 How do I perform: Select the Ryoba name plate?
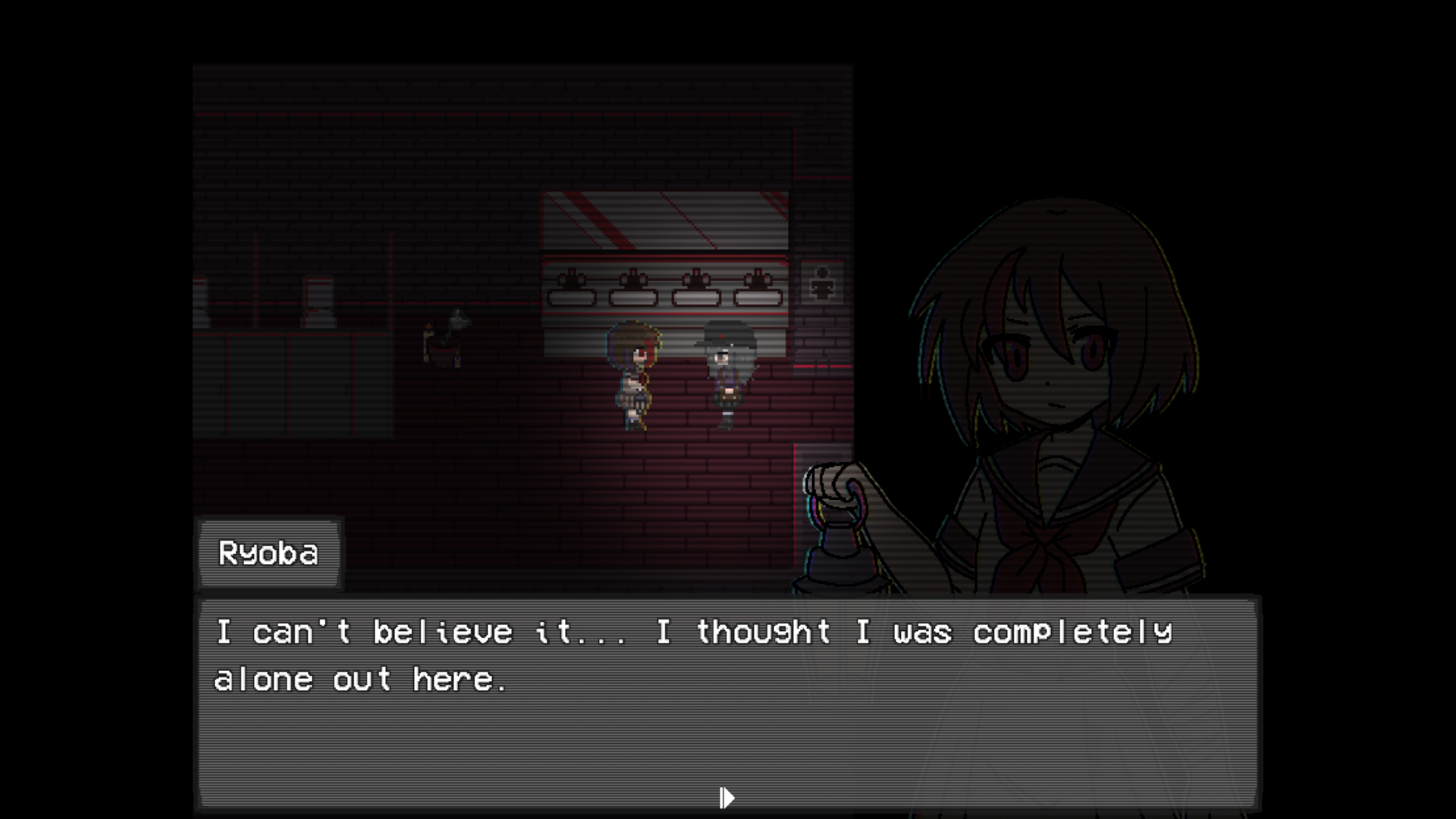click(269, 554)
